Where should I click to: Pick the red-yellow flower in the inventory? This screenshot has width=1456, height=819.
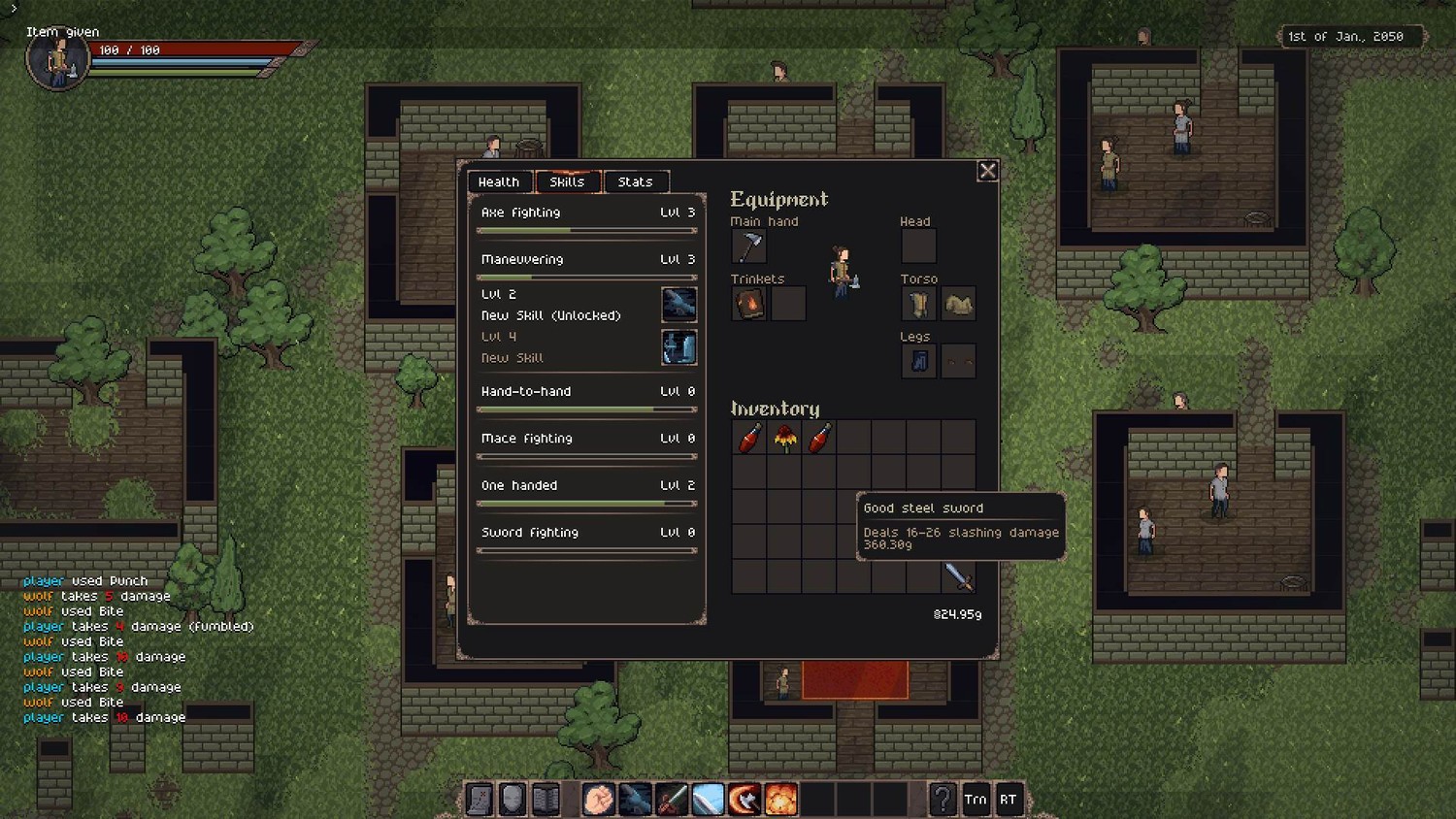pos(784,439)
